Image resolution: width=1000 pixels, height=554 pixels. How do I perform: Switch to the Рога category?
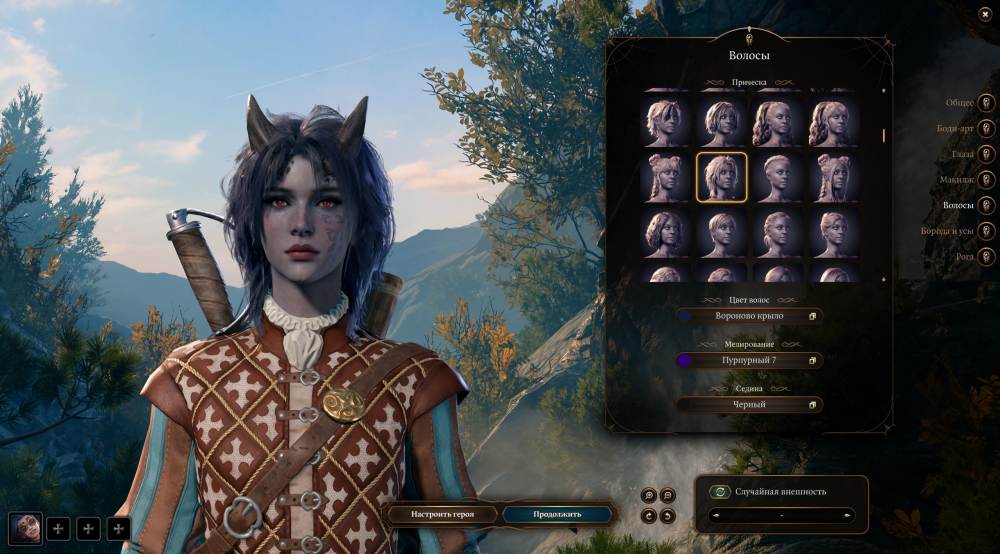(986, 257)
